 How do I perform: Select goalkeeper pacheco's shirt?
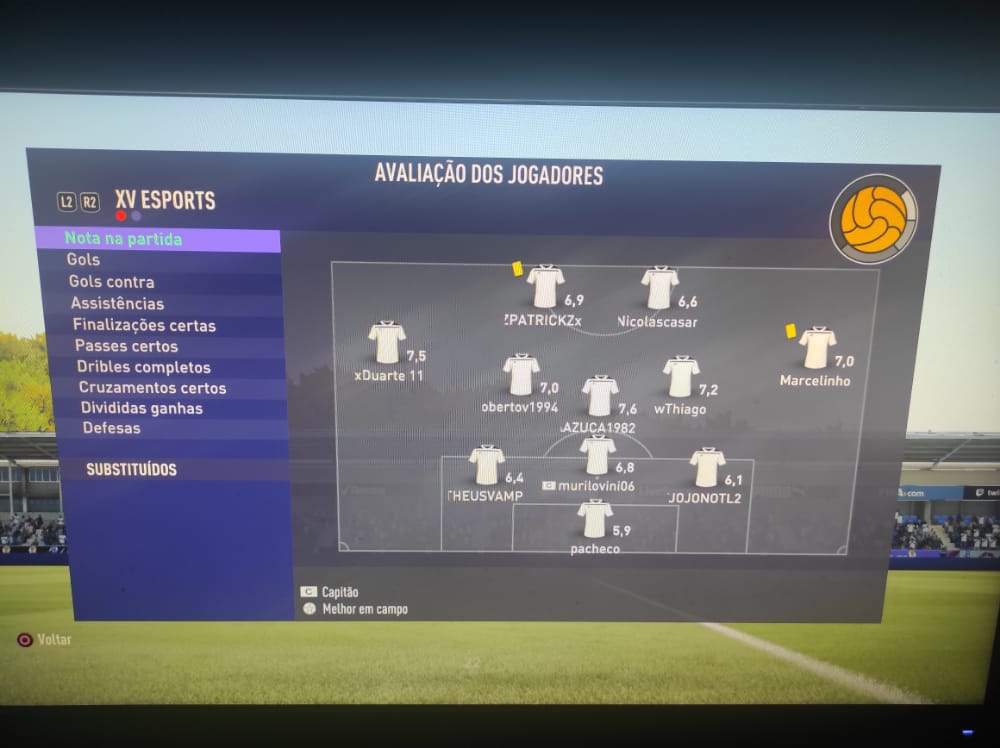(x=595, y=519)
